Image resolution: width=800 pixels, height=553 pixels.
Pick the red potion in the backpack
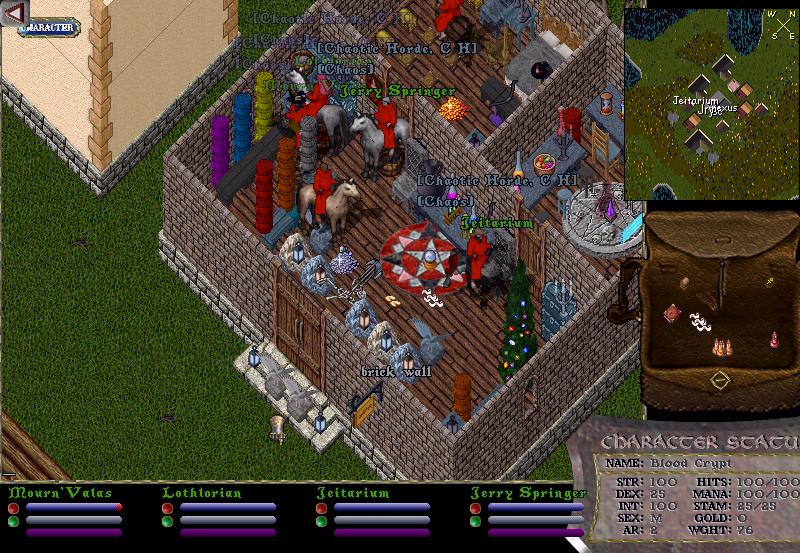tap(774, 340)
